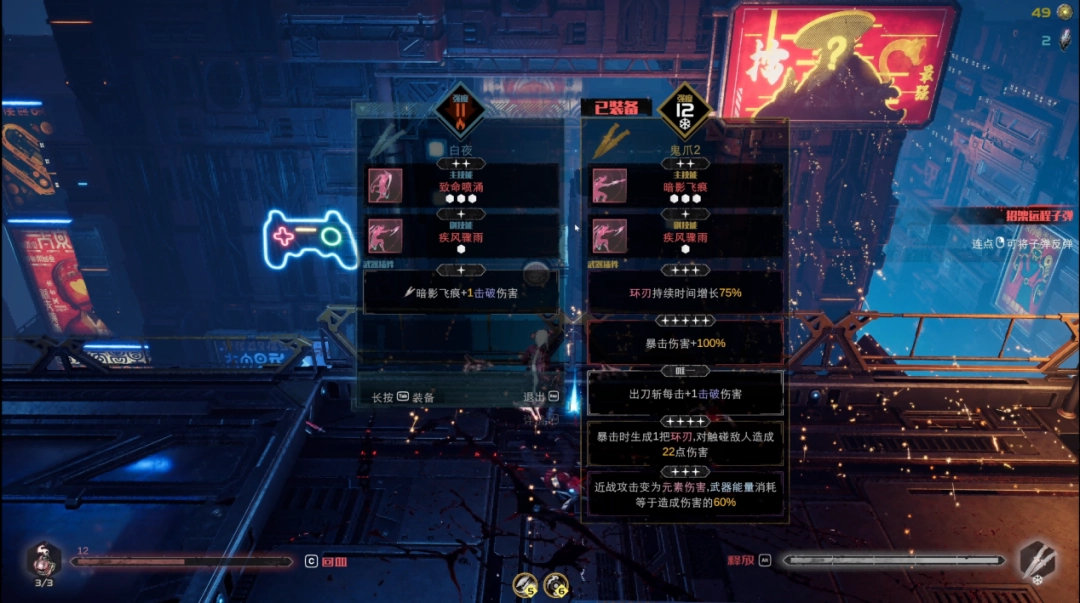
Task: Select the 出刀斩每击+1击破伤害 perk
Action: [686, 394]
